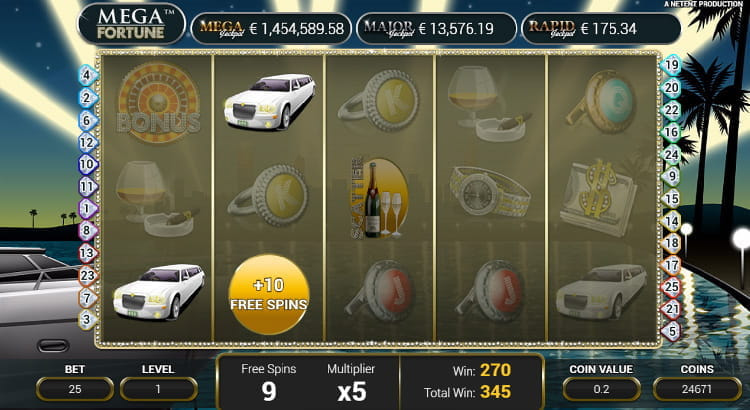The height and width of the screenshot is (410, 750).
Task: Select payline marker number 4
Action: tap(86, 75)
